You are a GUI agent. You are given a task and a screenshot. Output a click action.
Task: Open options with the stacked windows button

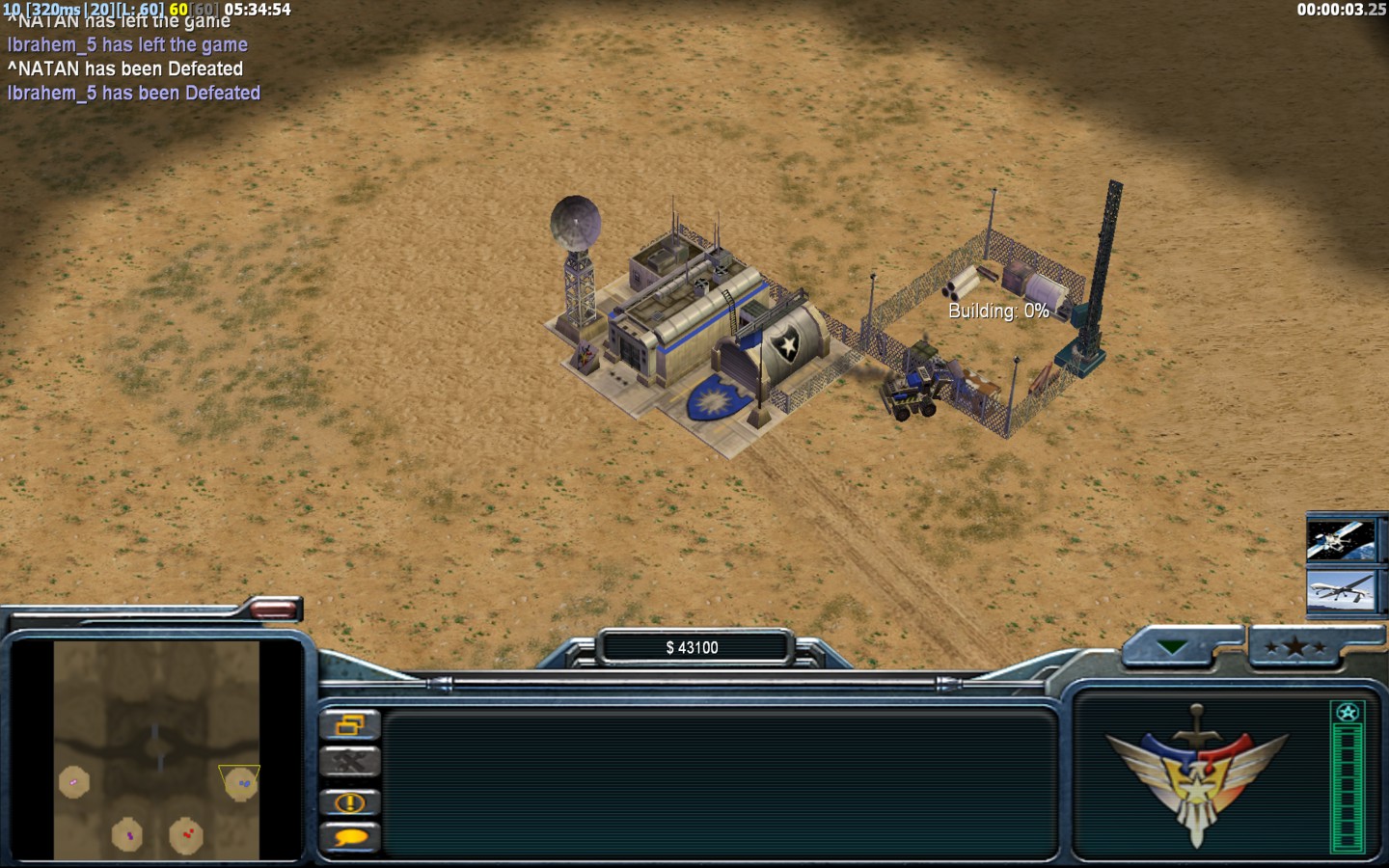click(349, 723)
